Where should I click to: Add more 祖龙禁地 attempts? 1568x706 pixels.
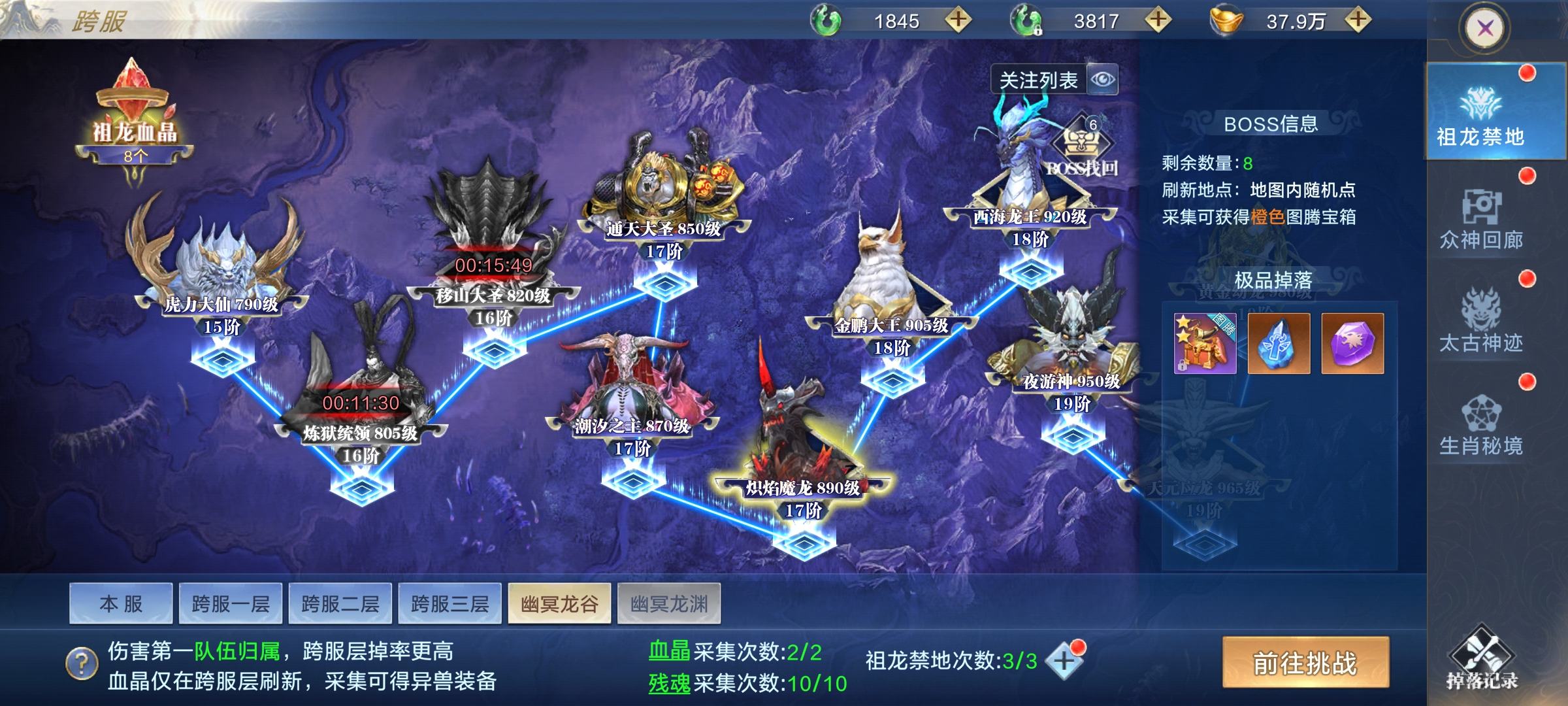coord(1063,661)
